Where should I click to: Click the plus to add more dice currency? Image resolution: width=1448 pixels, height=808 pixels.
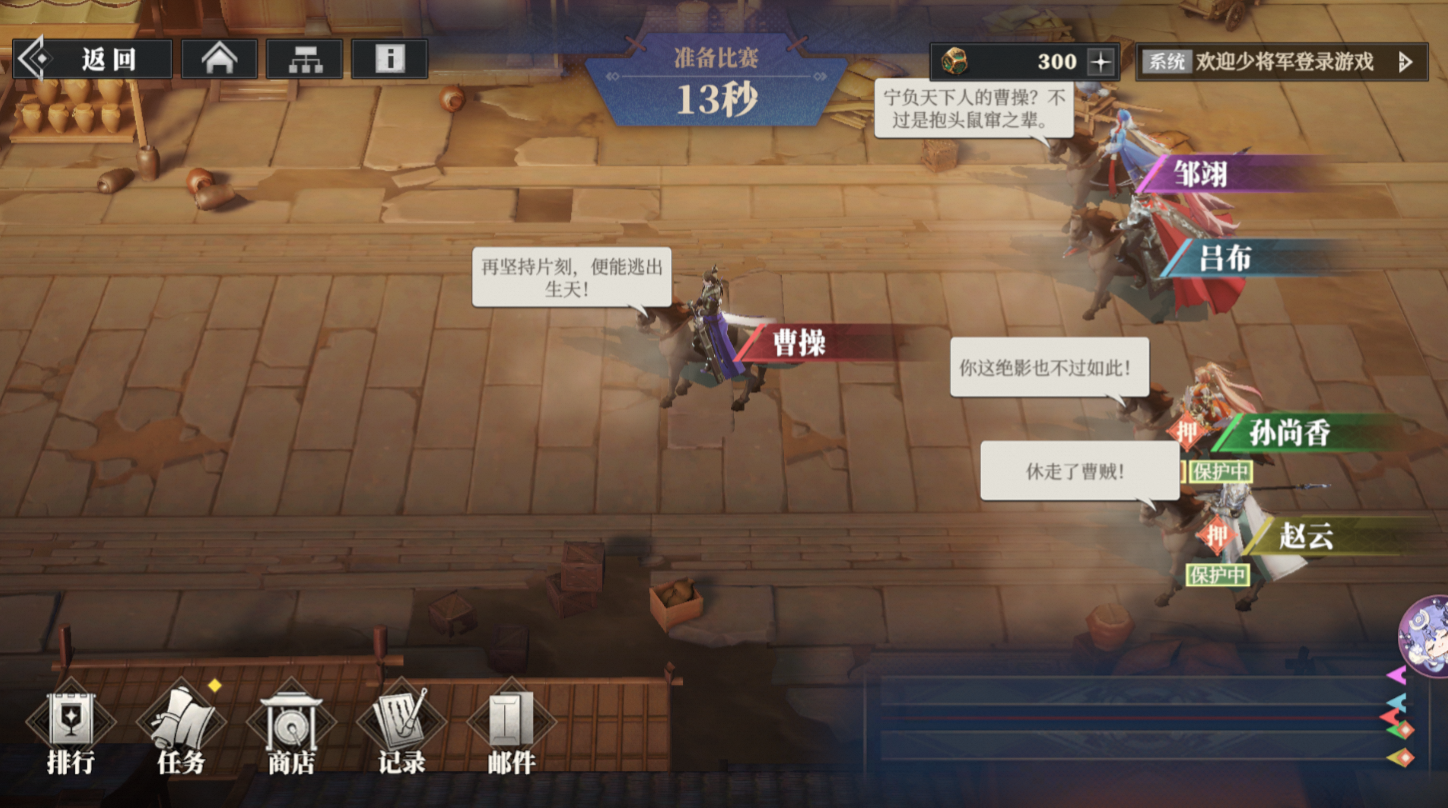(x=1101, y=60)
